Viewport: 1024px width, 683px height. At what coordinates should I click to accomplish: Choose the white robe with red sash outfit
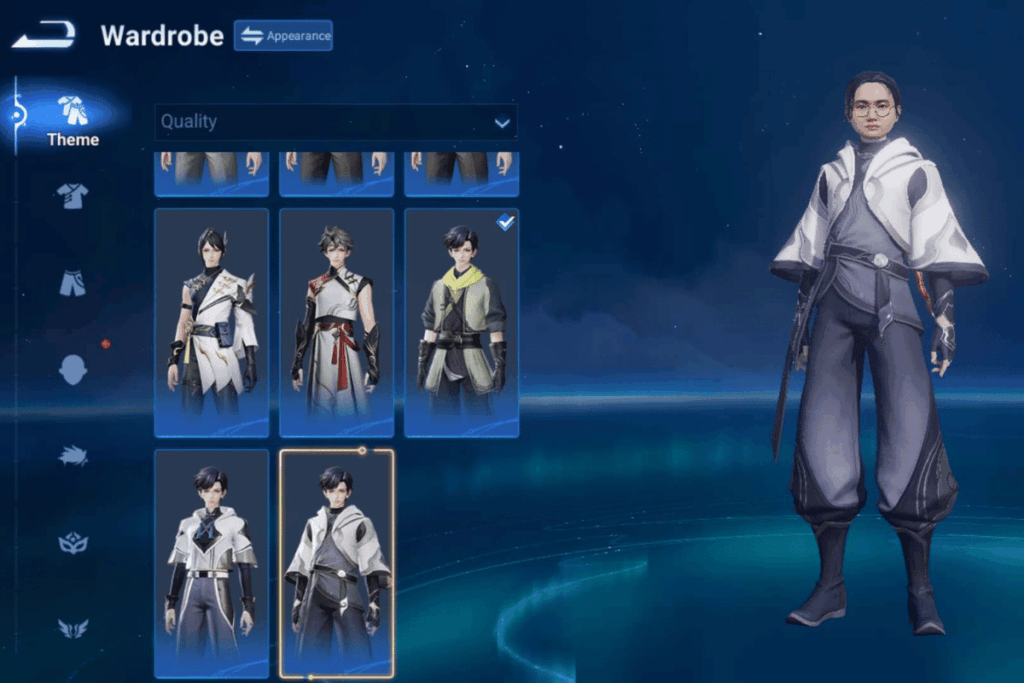point(336,322)
